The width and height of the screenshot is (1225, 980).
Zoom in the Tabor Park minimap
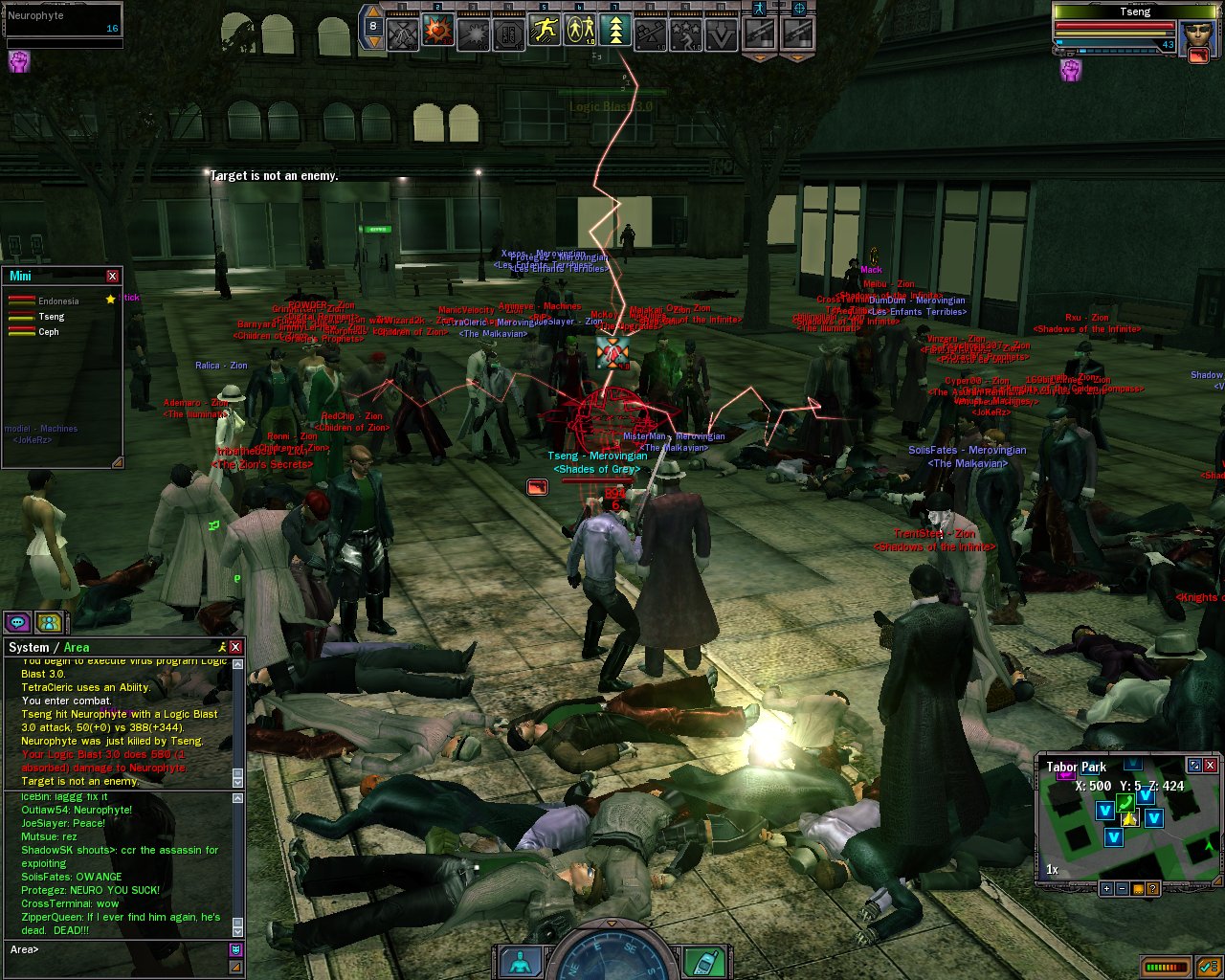click(x=1106, y=888)
